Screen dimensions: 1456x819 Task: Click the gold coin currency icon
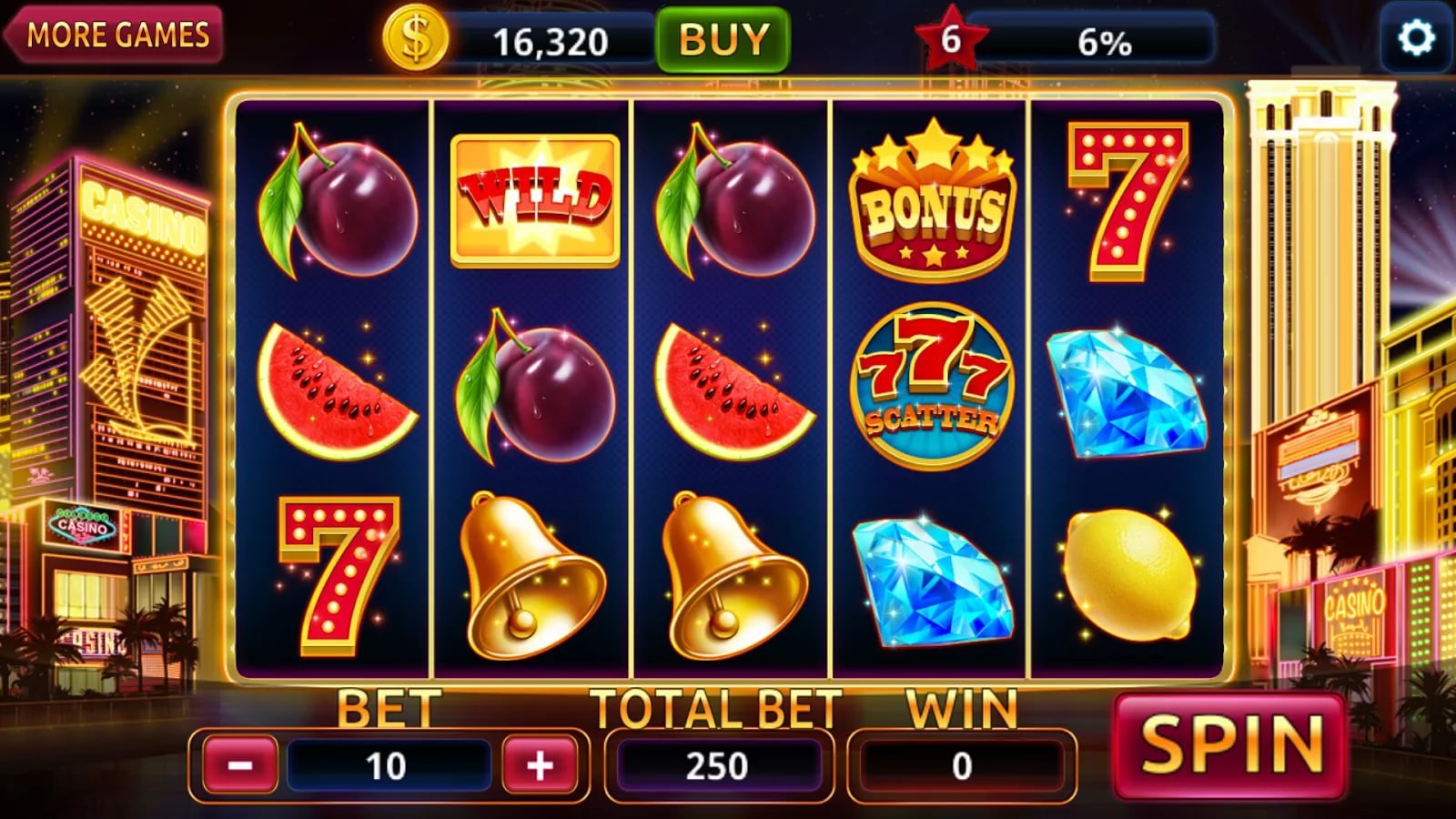[x=418, y=40]
